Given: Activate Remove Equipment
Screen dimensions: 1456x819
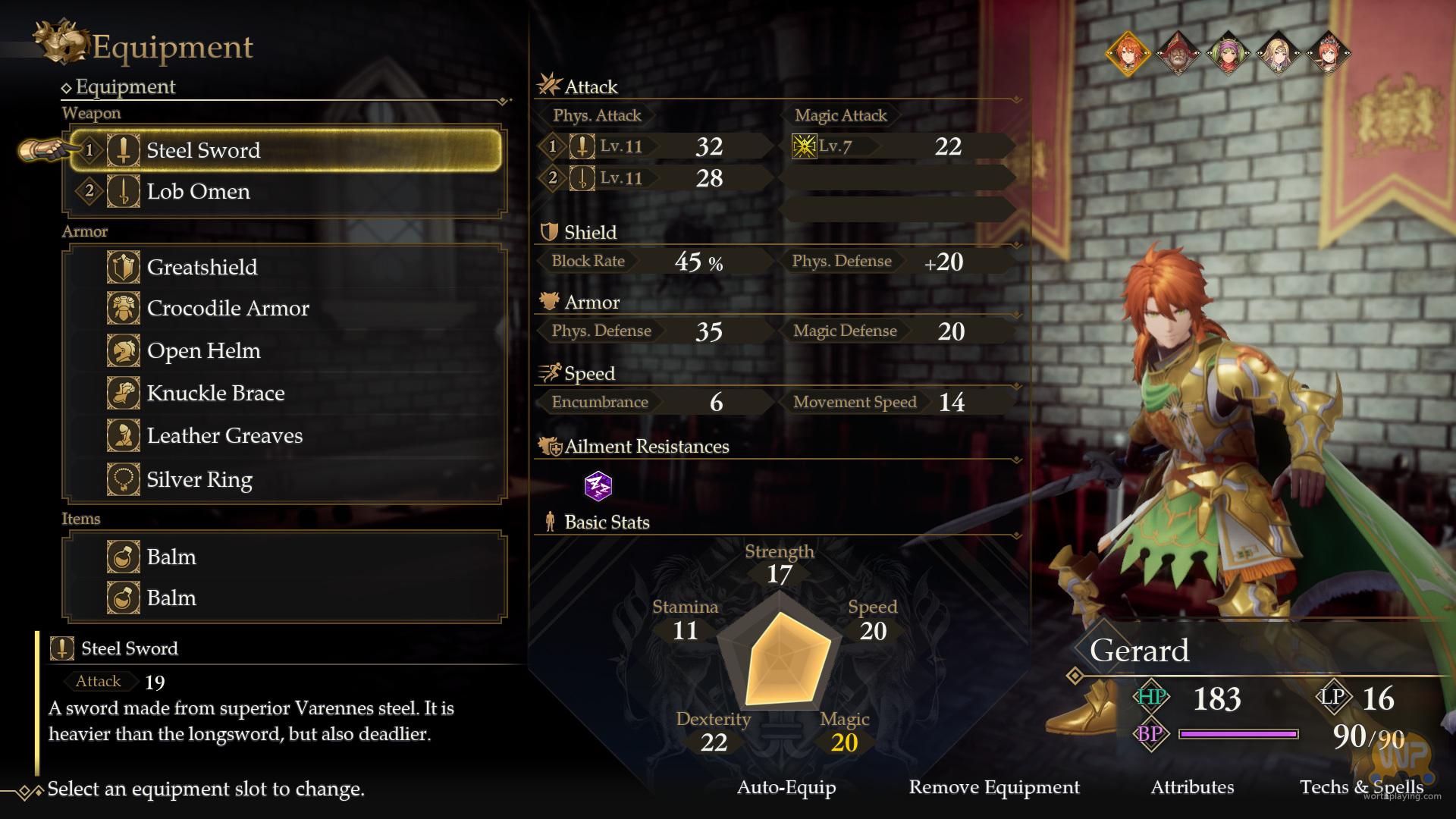Looking at the screenshot, I should (x=994, y=788).
